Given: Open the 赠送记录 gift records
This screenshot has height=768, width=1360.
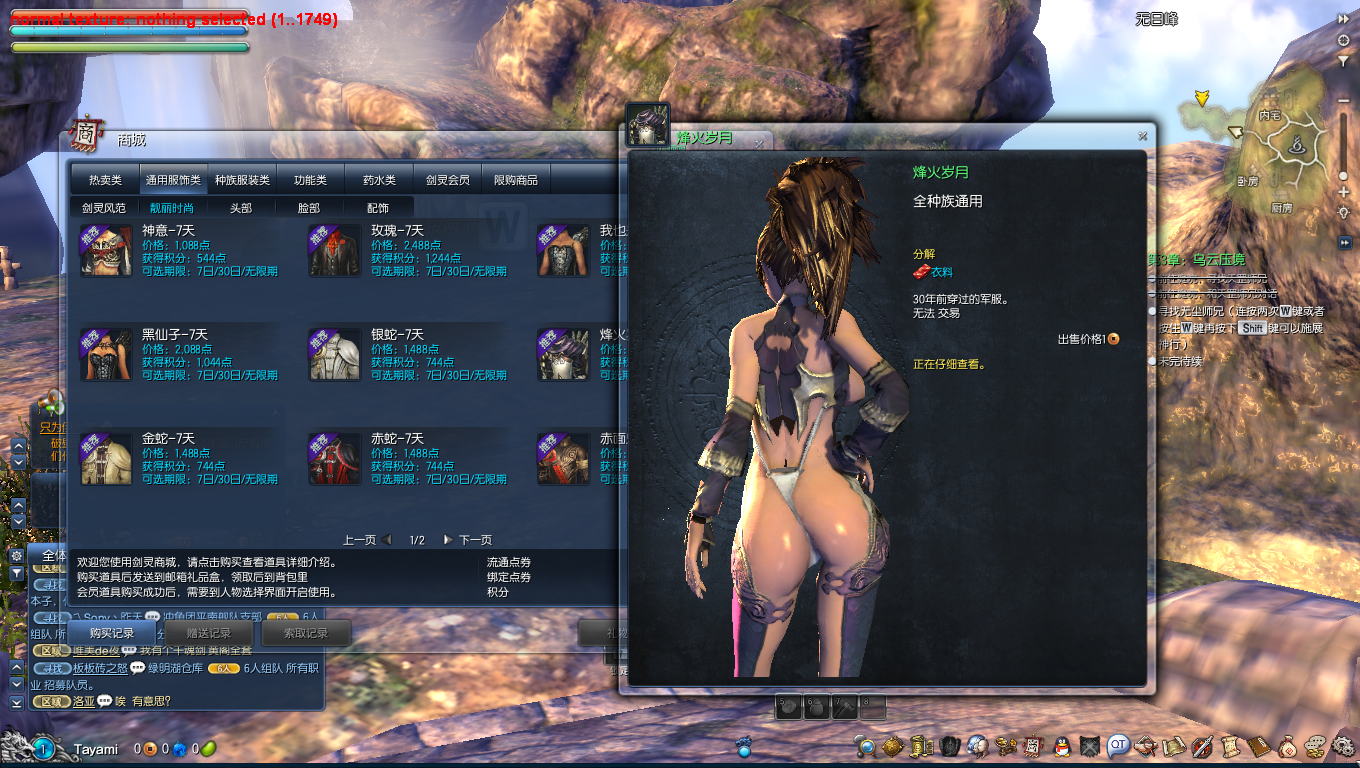Looking at the screenshot, I should click(209, 633).
